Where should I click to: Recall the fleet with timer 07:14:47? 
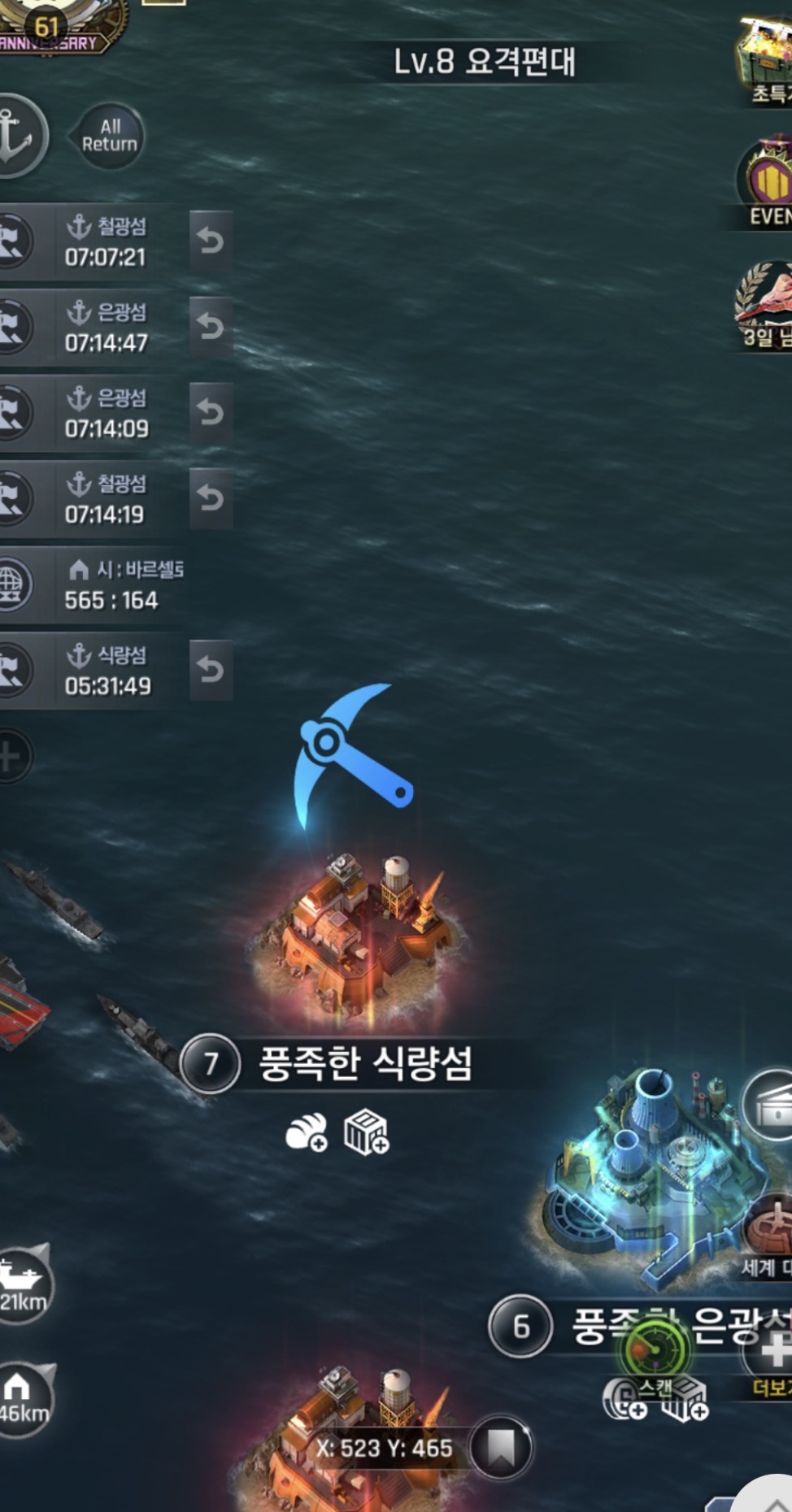point(211,327)
